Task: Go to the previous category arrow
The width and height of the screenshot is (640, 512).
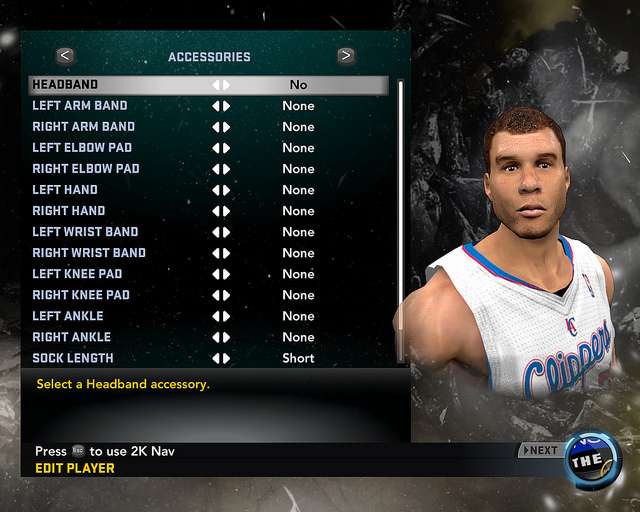Action: [65, 56]
